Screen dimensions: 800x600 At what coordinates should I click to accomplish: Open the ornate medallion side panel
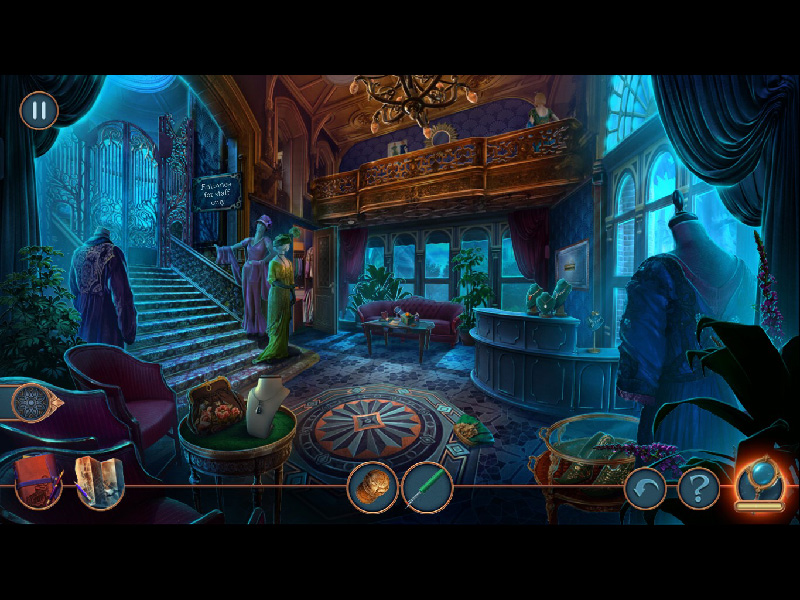point(31,402)
